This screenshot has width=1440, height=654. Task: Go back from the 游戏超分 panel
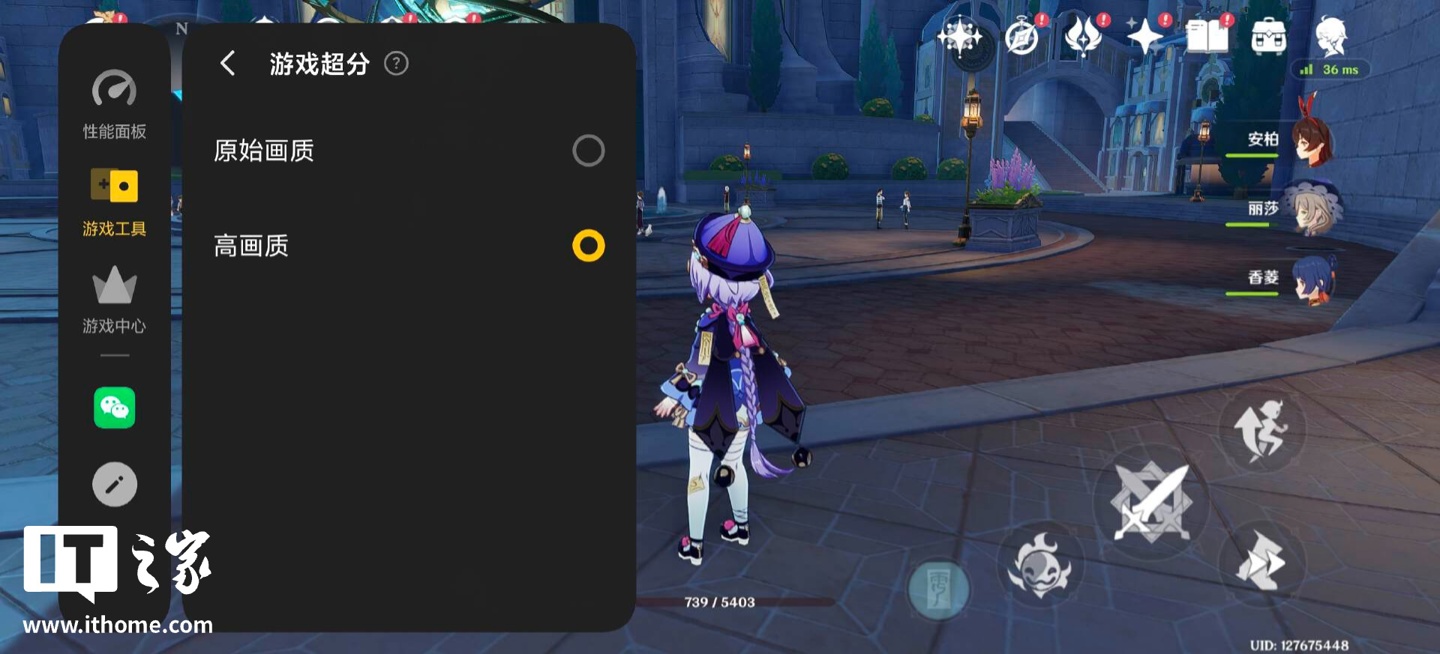[x=228, y=64]
